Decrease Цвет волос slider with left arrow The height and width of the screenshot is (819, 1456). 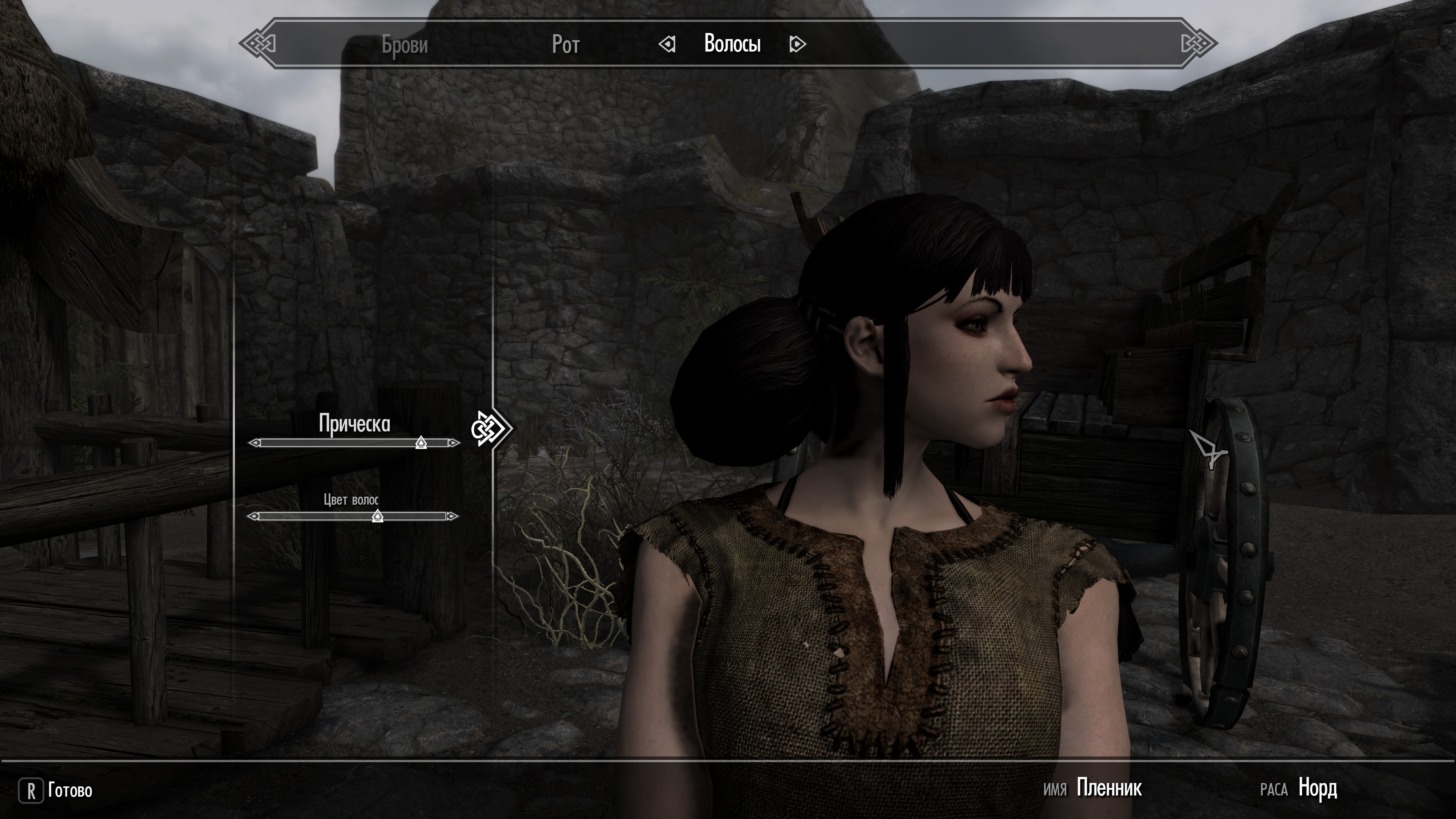(254, 516)
